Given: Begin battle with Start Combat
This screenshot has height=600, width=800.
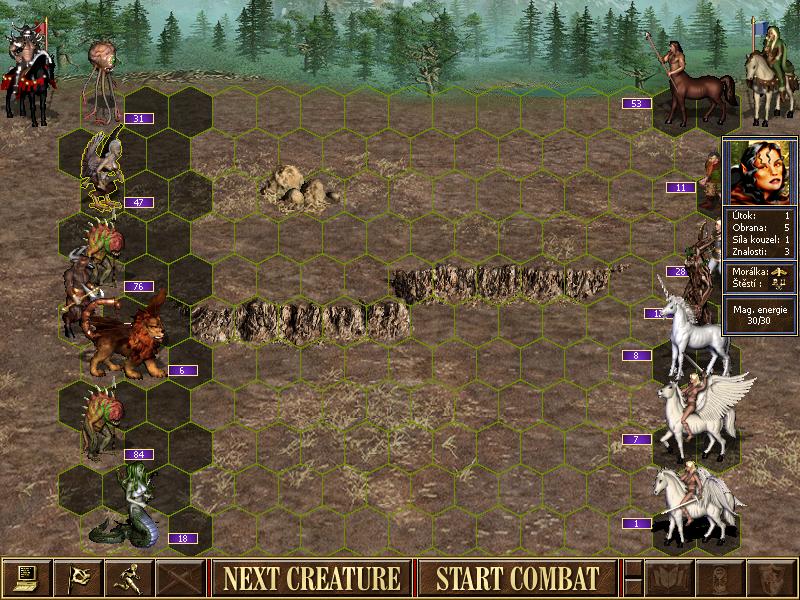Looking at the screenshot, I should (517, 578).
